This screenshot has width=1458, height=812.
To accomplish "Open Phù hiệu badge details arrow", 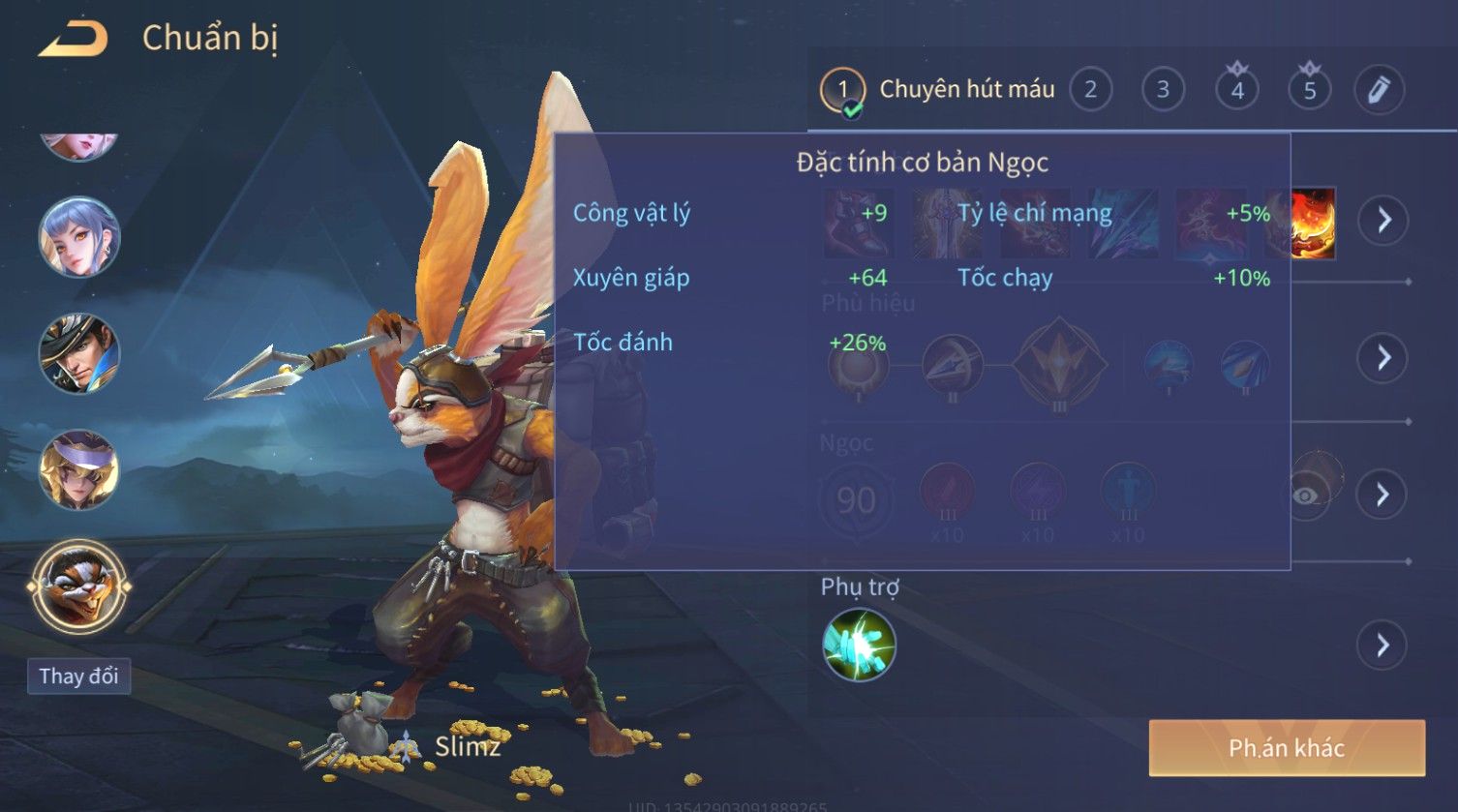I will coord(1382,358).
